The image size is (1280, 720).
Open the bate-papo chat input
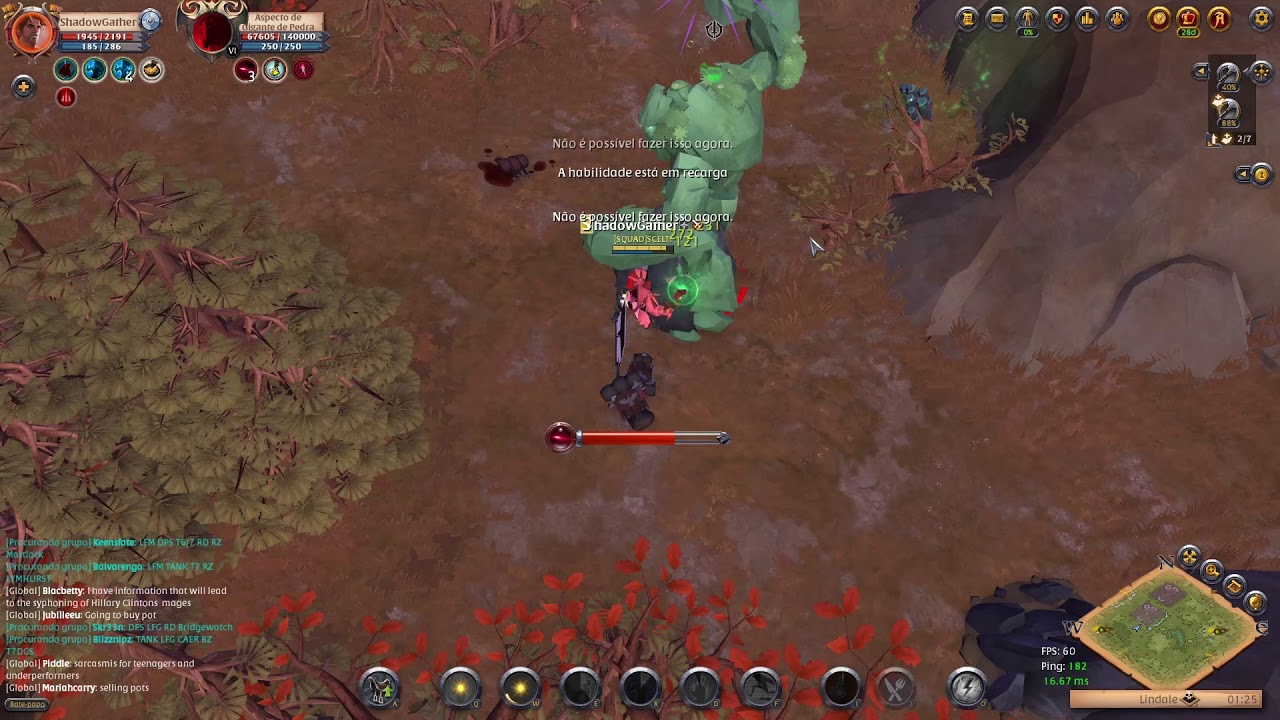coord(27,704)
